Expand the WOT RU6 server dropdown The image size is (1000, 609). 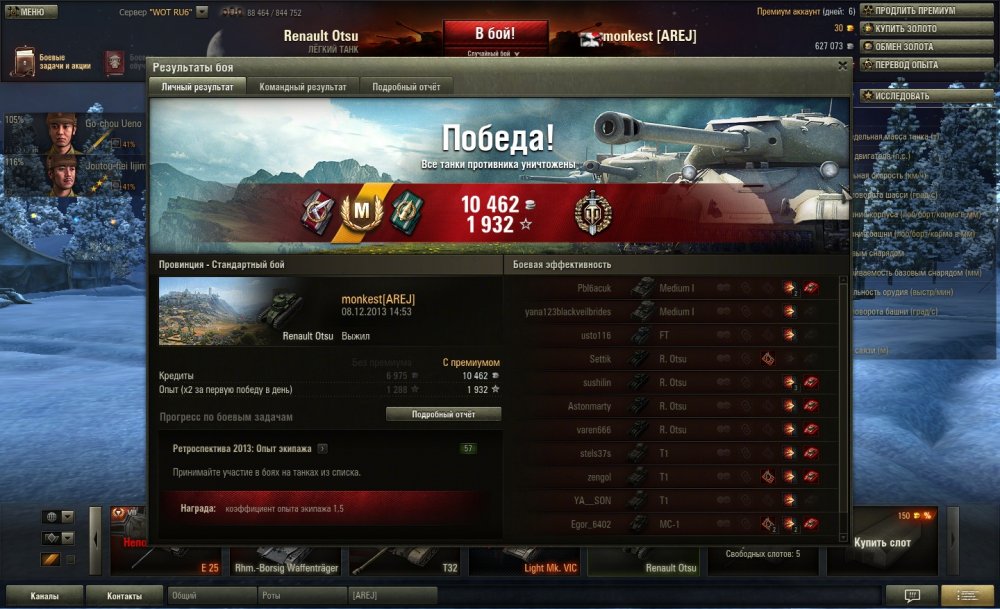point(202,12)
